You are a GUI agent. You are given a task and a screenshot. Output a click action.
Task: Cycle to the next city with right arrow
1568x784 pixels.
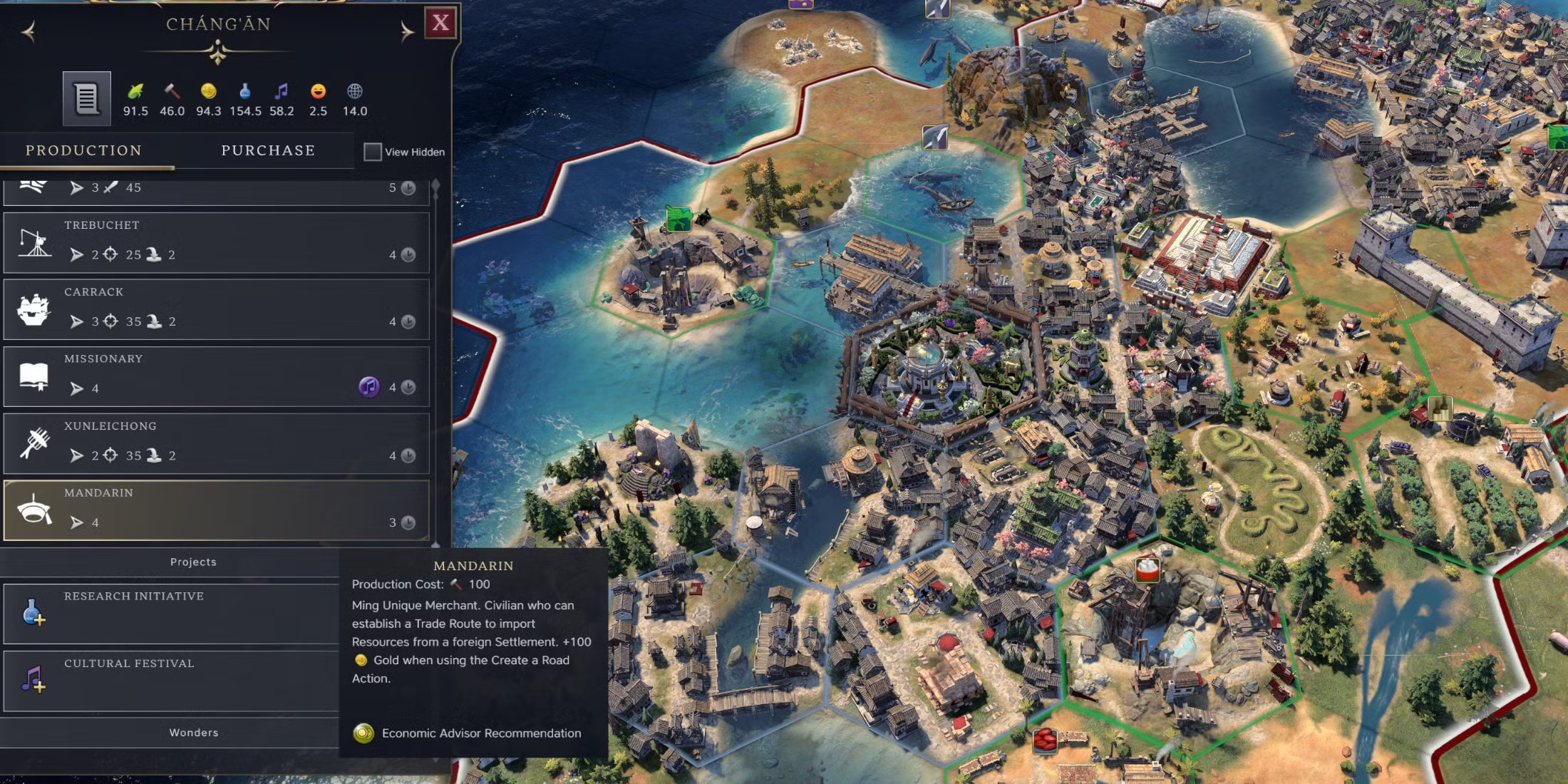(406, 31)
